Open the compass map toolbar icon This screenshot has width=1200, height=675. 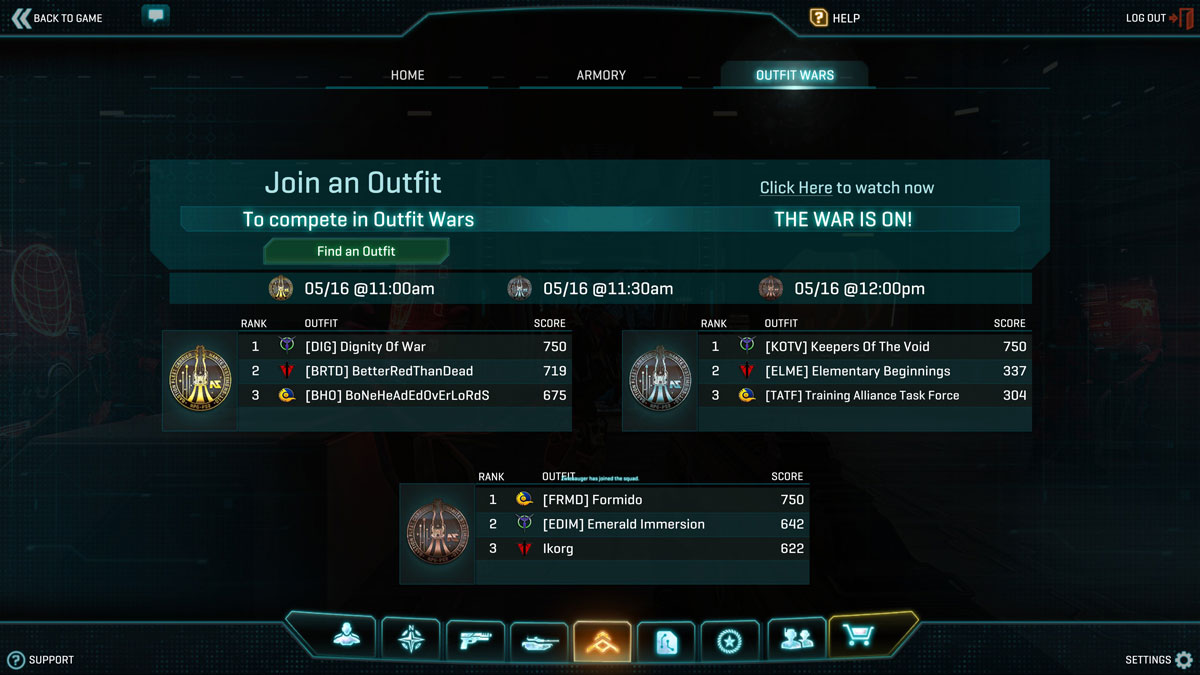411,638
